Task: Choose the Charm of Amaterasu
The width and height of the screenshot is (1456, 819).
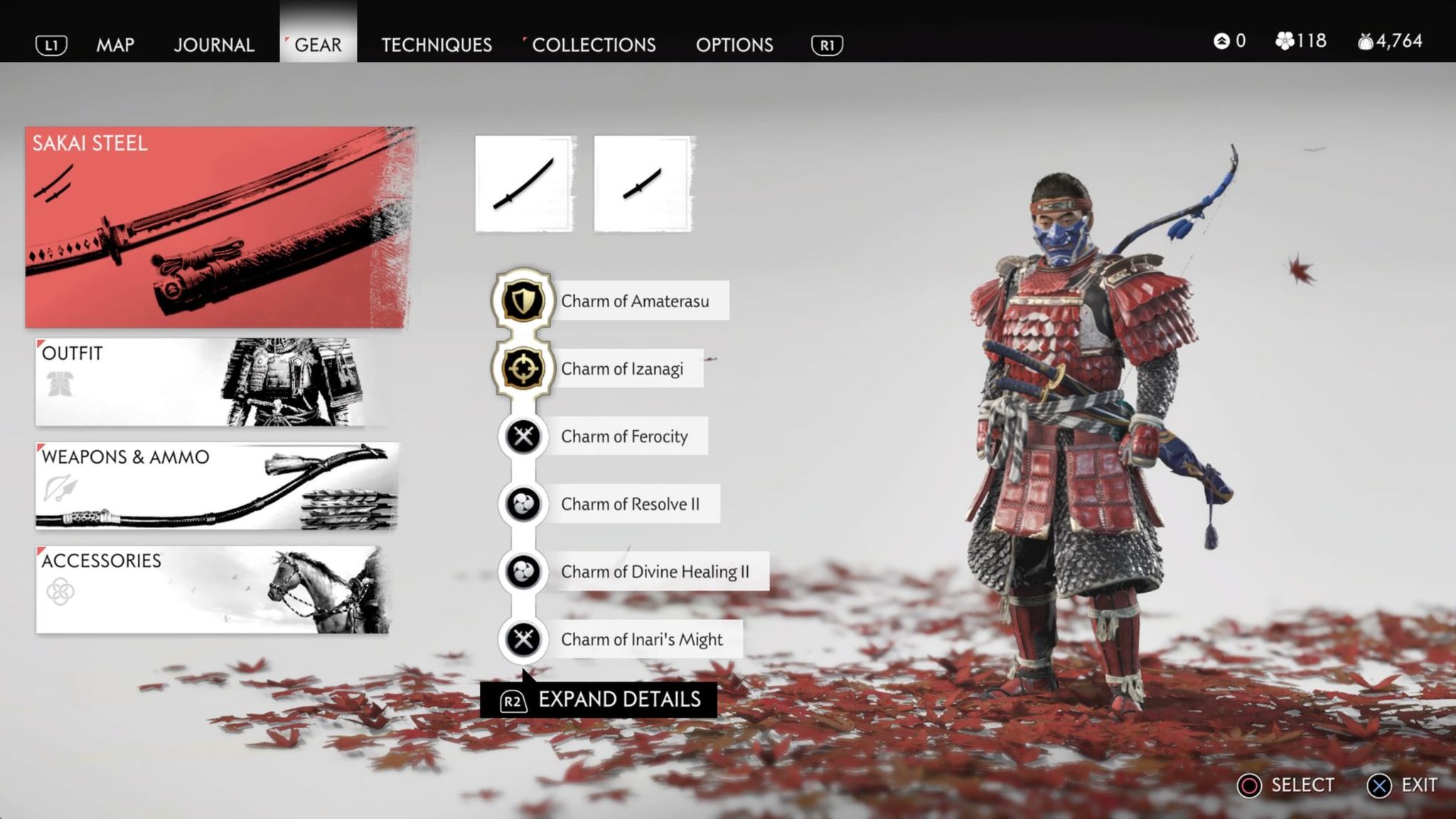Action: (634, 301)
